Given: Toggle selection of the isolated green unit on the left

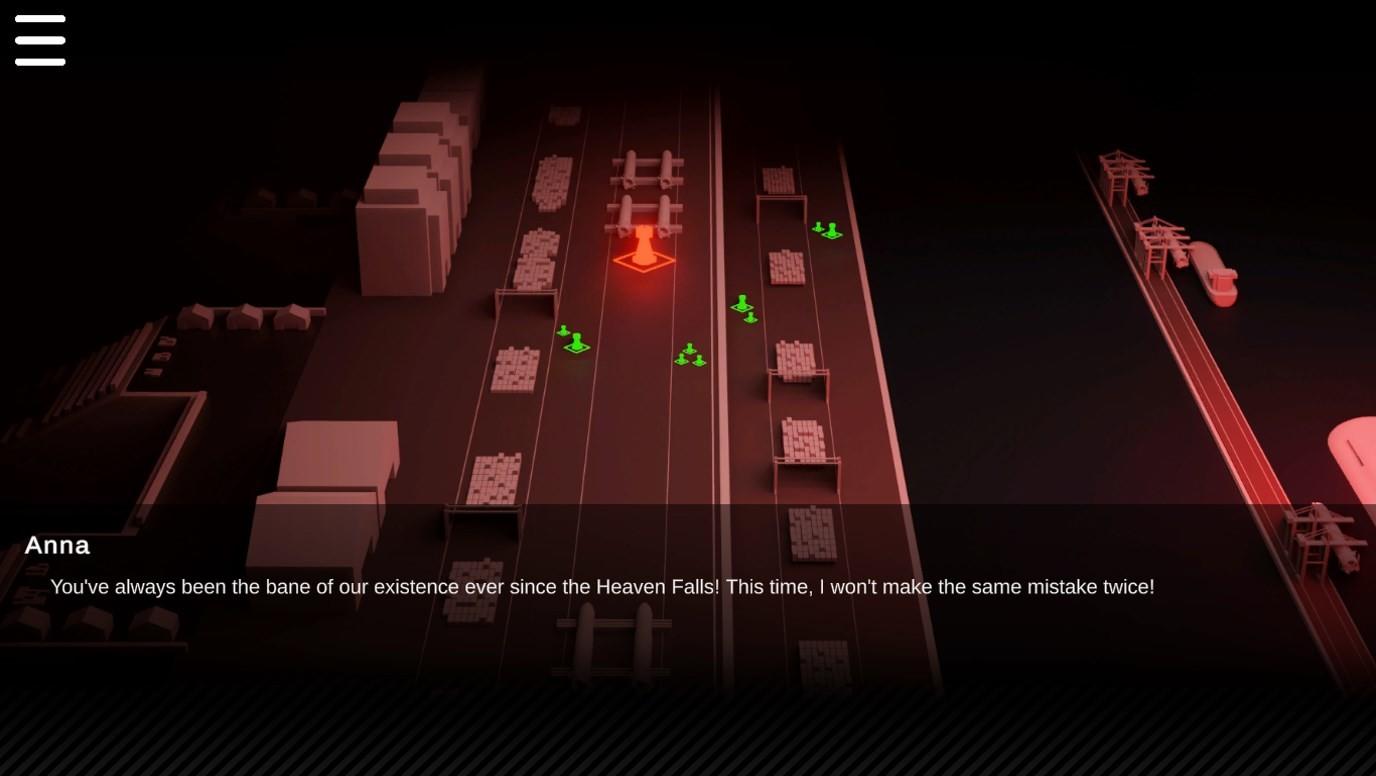Looking at the screenshot, I should 575,343.
